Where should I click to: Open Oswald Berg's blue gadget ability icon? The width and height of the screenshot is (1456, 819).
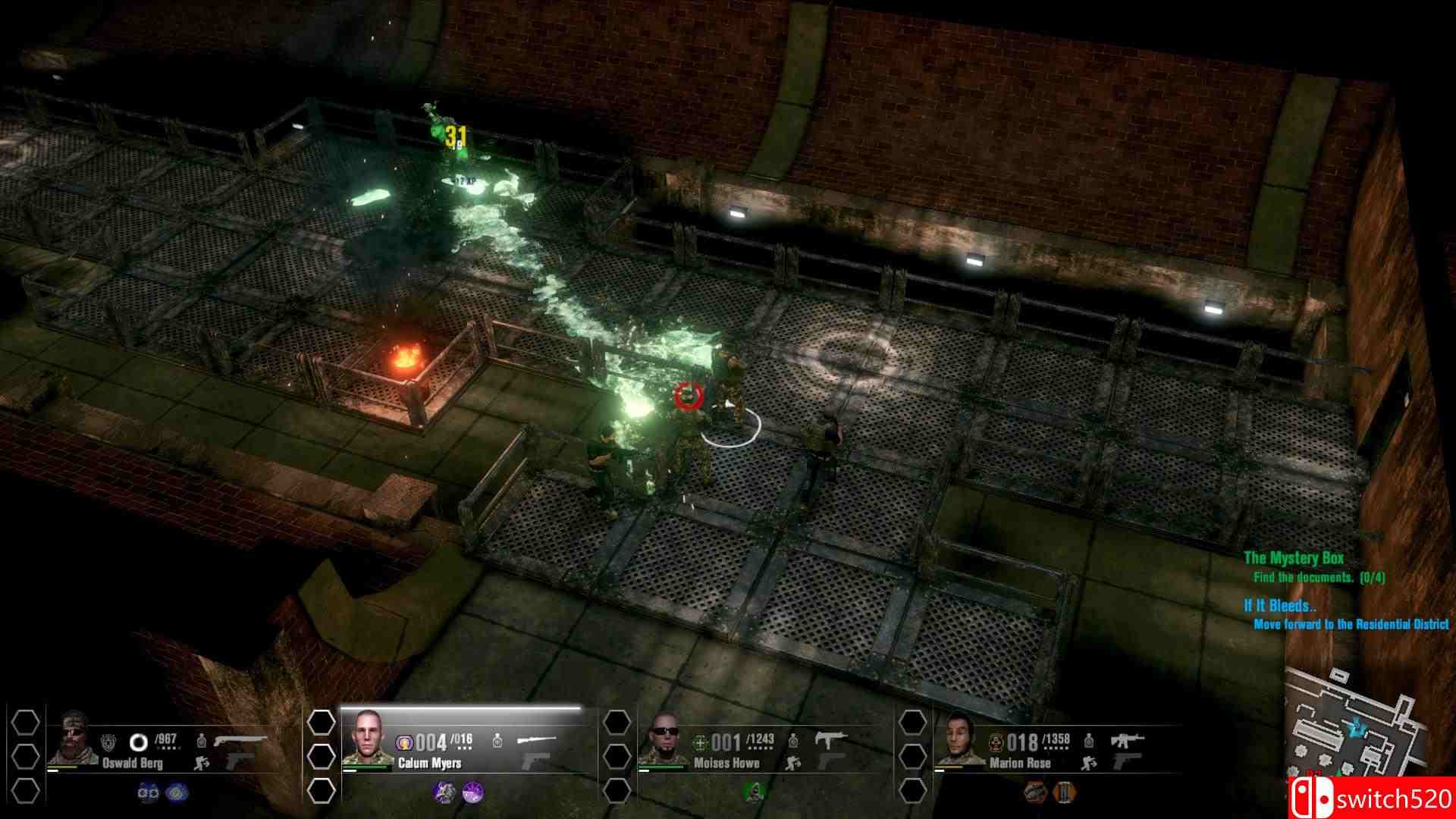coord(174,792)
